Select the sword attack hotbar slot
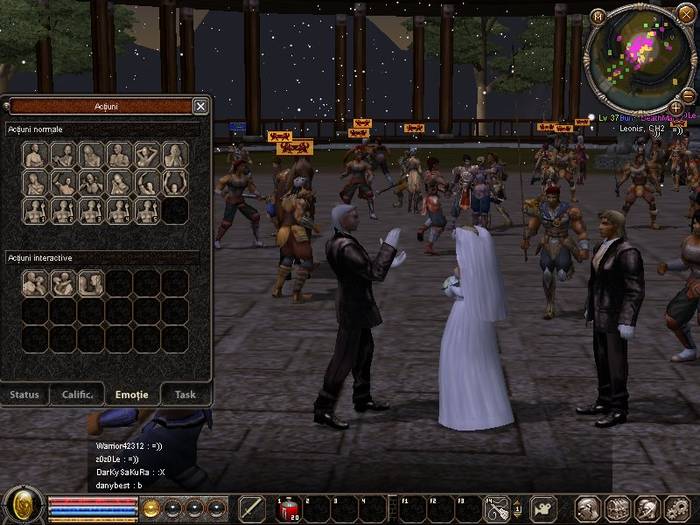Viewport: 700px width, 525px height. coord(252,509)
